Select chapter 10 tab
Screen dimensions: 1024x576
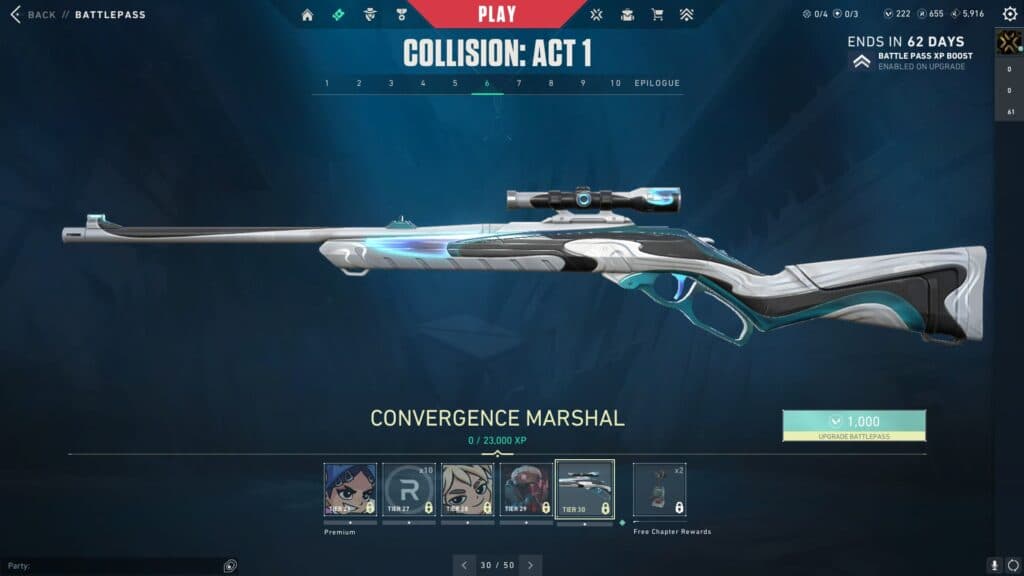(615, 83)
